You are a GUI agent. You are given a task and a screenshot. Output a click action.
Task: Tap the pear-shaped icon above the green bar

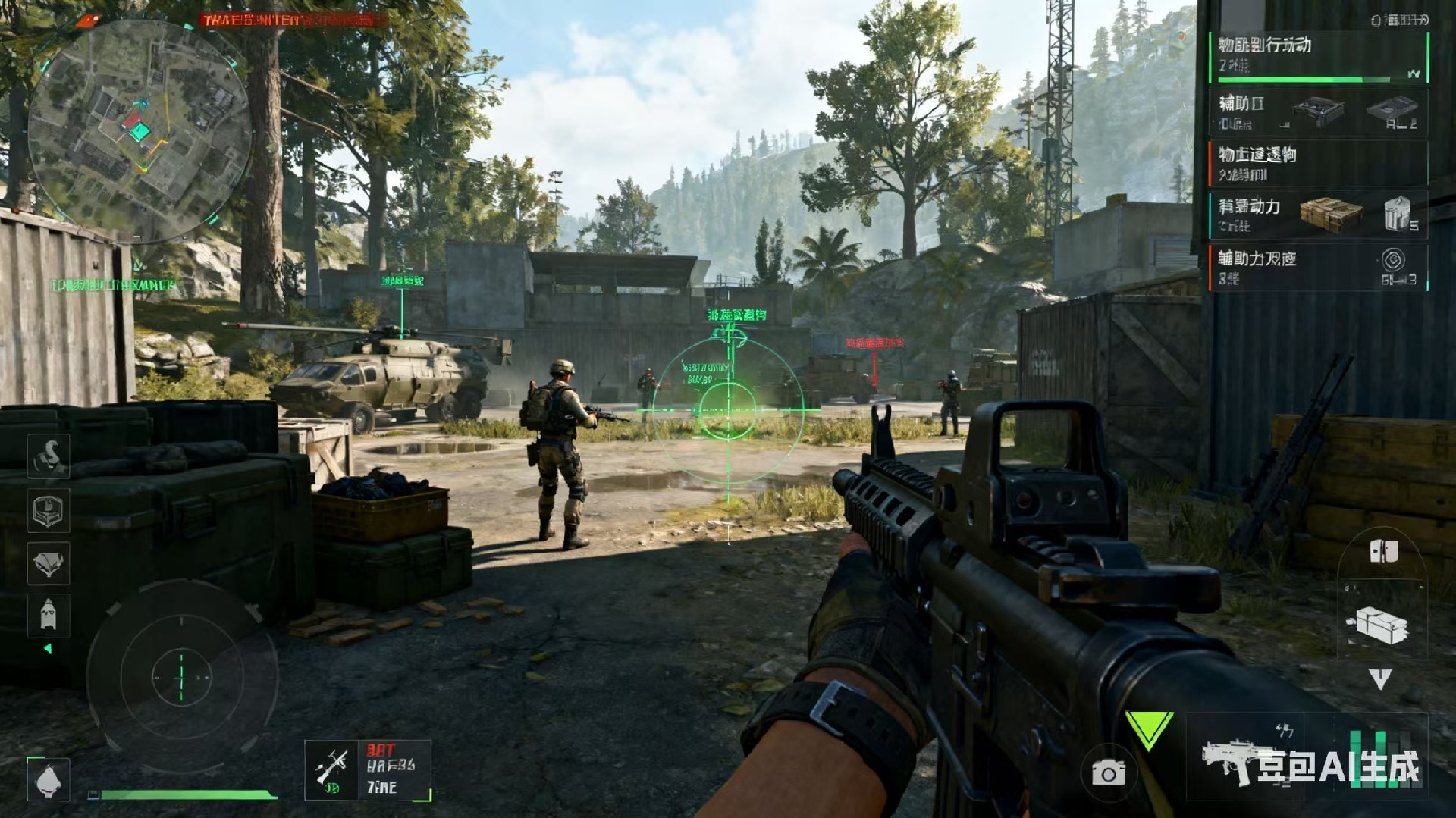49,779
